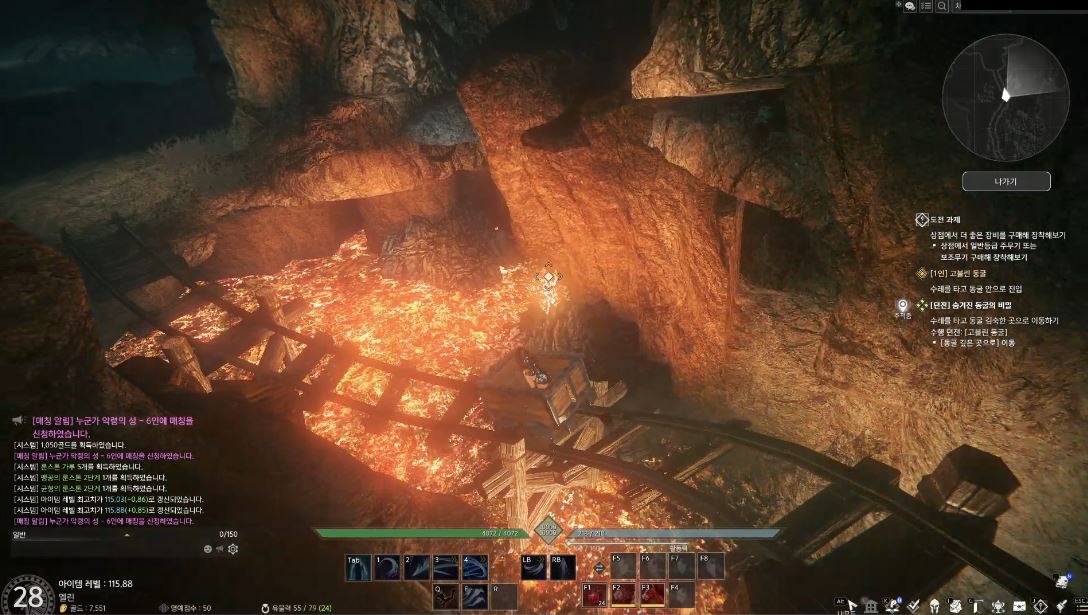Viewport: 1088px width, 615px height.
Task: Open the building icon in bottom menu
Action: tap(871, 605)
